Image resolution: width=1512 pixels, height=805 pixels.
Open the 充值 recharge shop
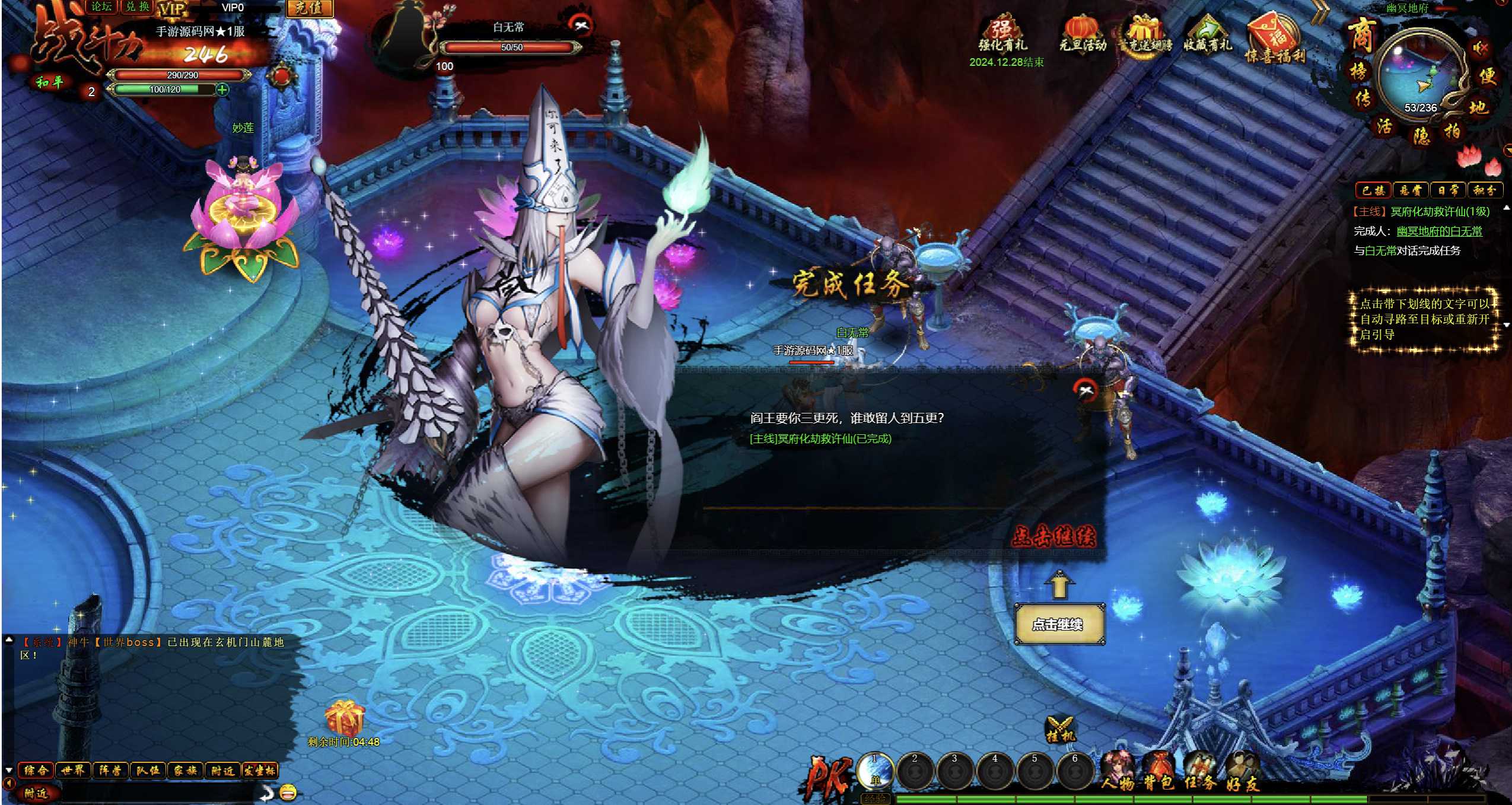(x=309, y=8)
